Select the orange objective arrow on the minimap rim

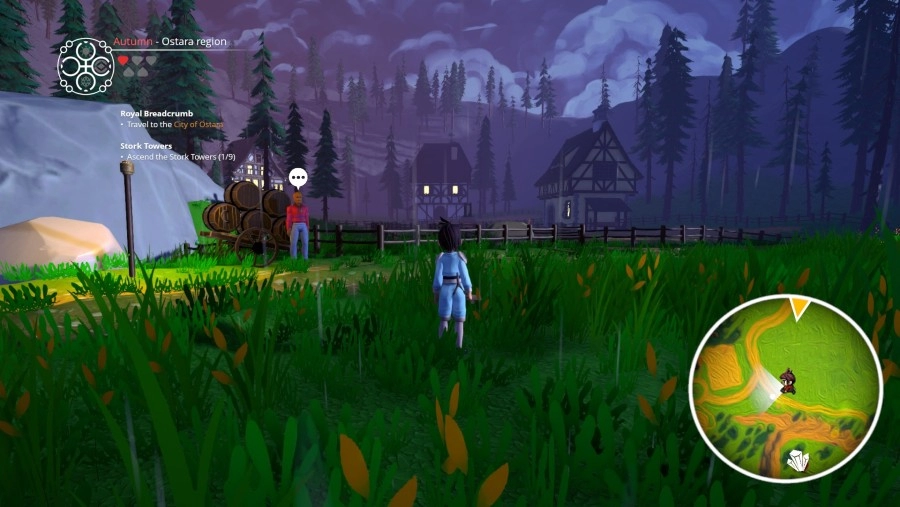click(x=800, y=308)
